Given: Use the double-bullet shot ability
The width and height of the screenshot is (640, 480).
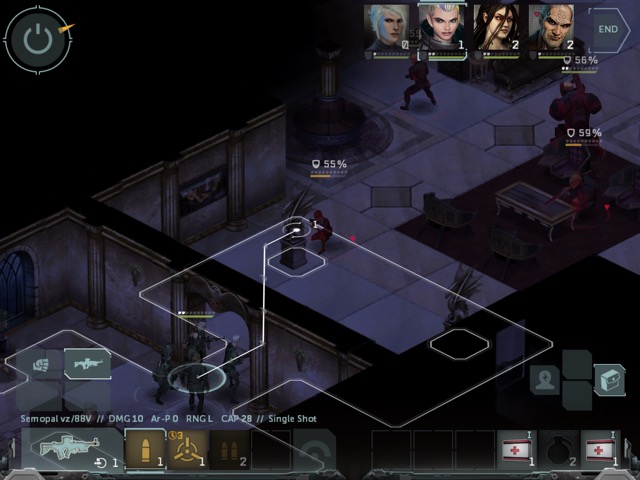Looking at the screenshot, I should pyautogui.click(x=228, y=449).
